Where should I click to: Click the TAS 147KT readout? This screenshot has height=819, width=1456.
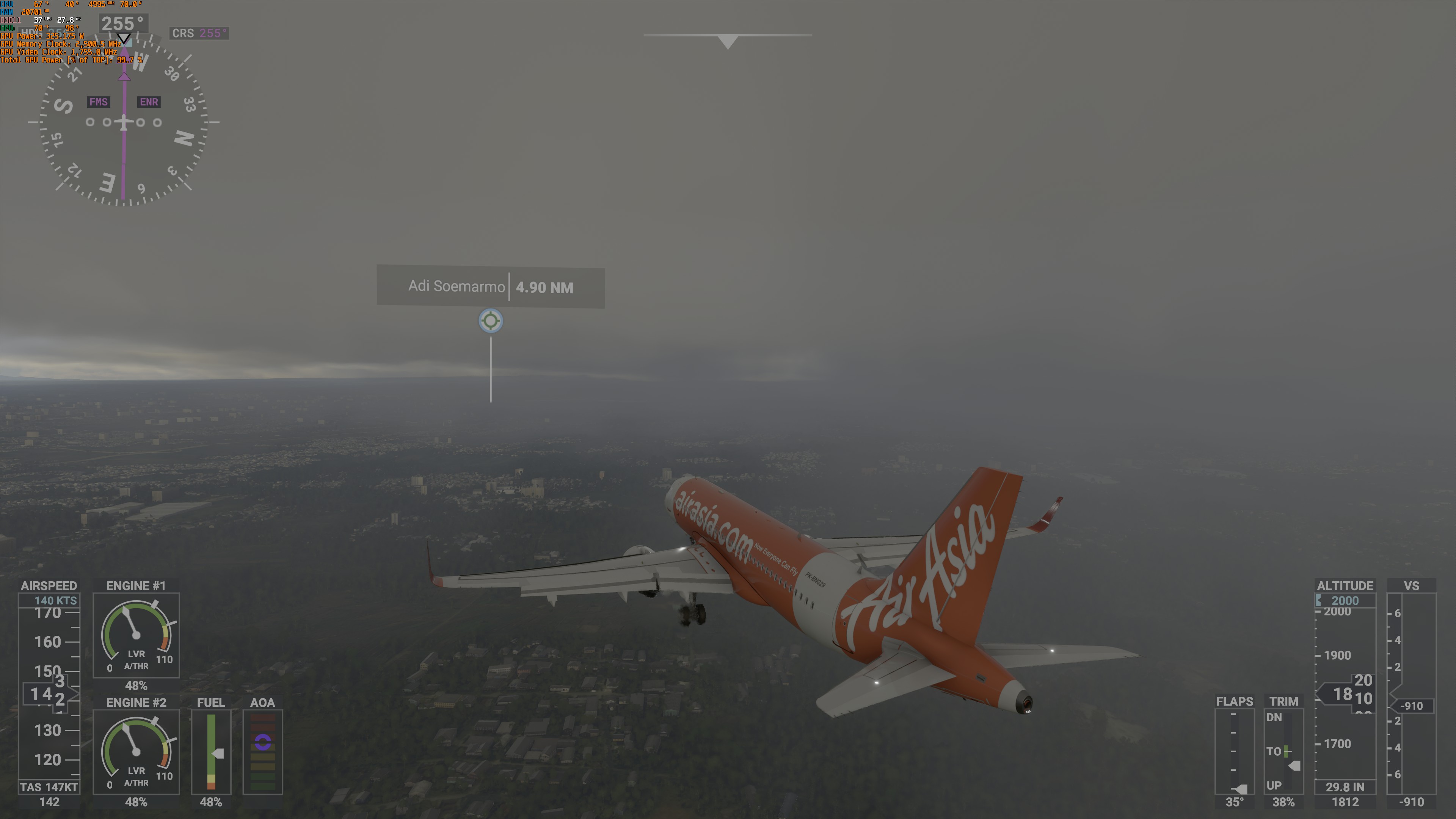(x=50, y=787)
